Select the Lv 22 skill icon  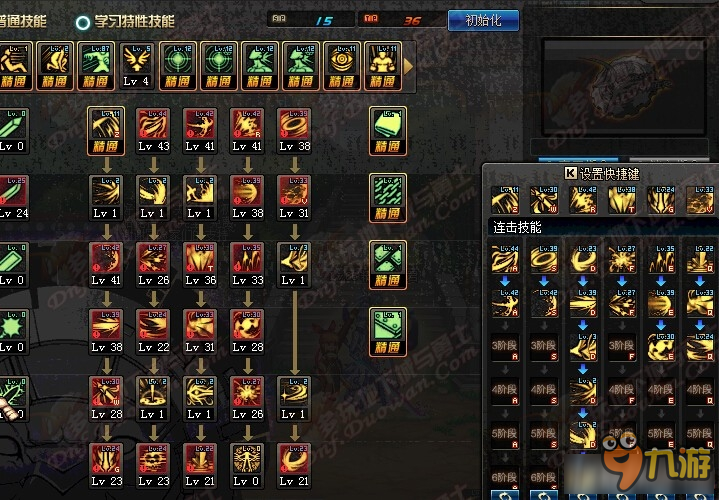click(x=153, y=328)
